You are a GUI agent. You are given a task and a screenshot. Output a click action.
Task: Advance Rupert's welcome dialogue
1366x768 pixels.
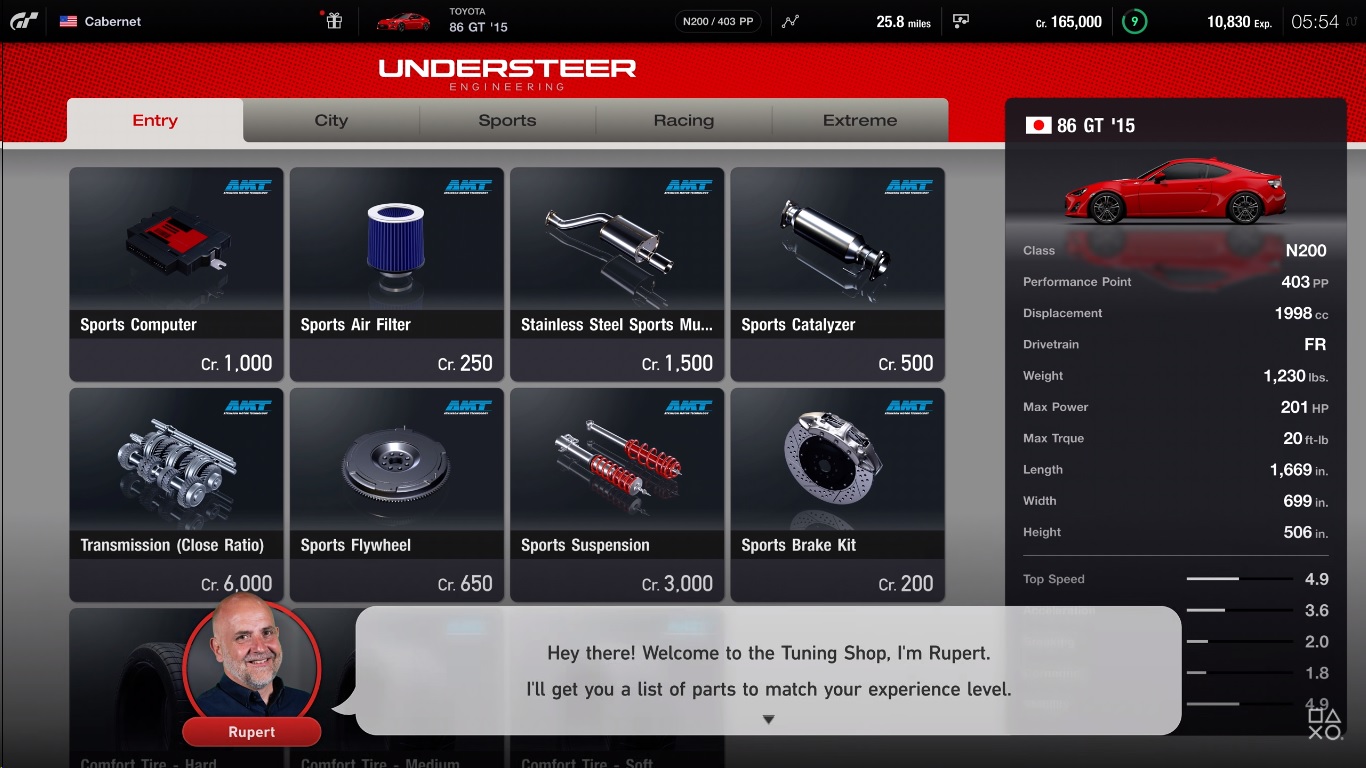768,719
